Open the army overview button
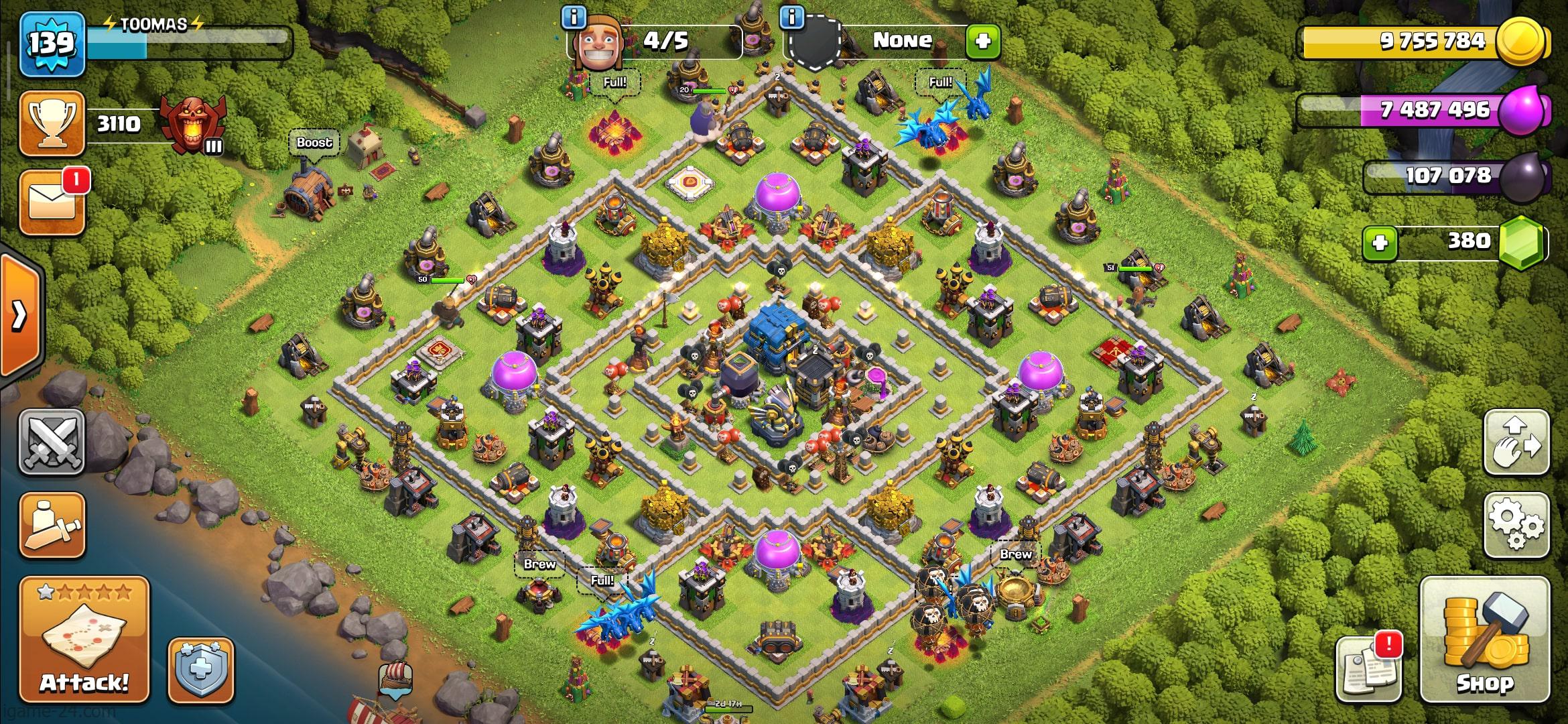1568x724 pixels. 52,526
